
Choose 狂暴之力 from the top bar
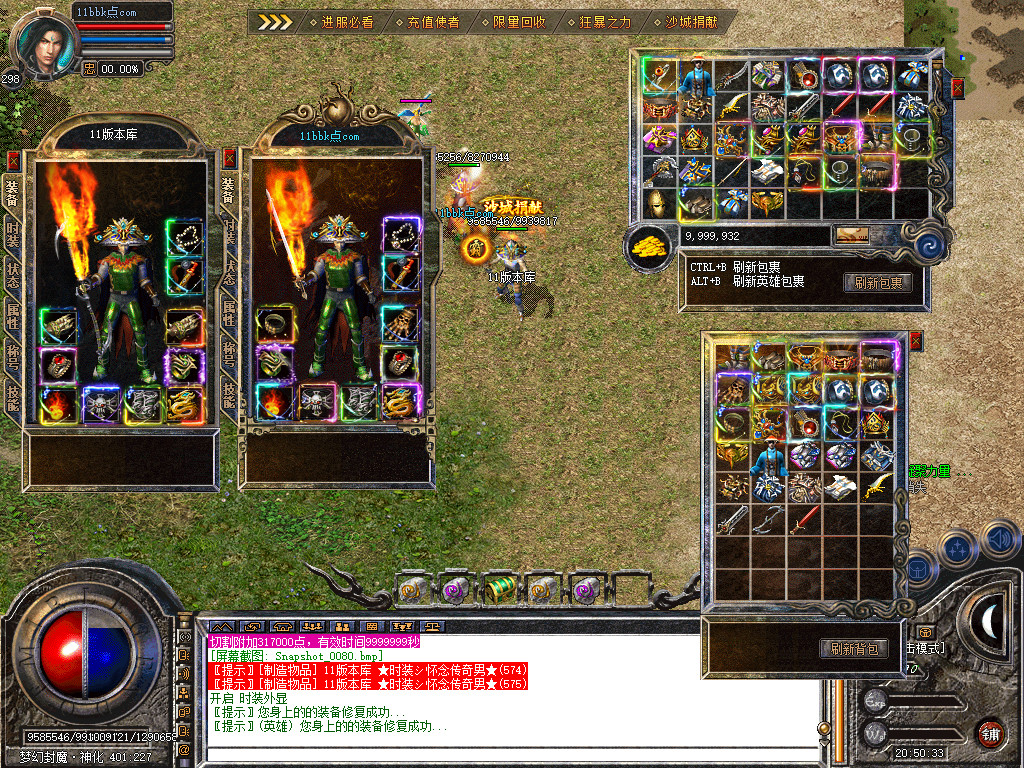[x=598, y=21]
